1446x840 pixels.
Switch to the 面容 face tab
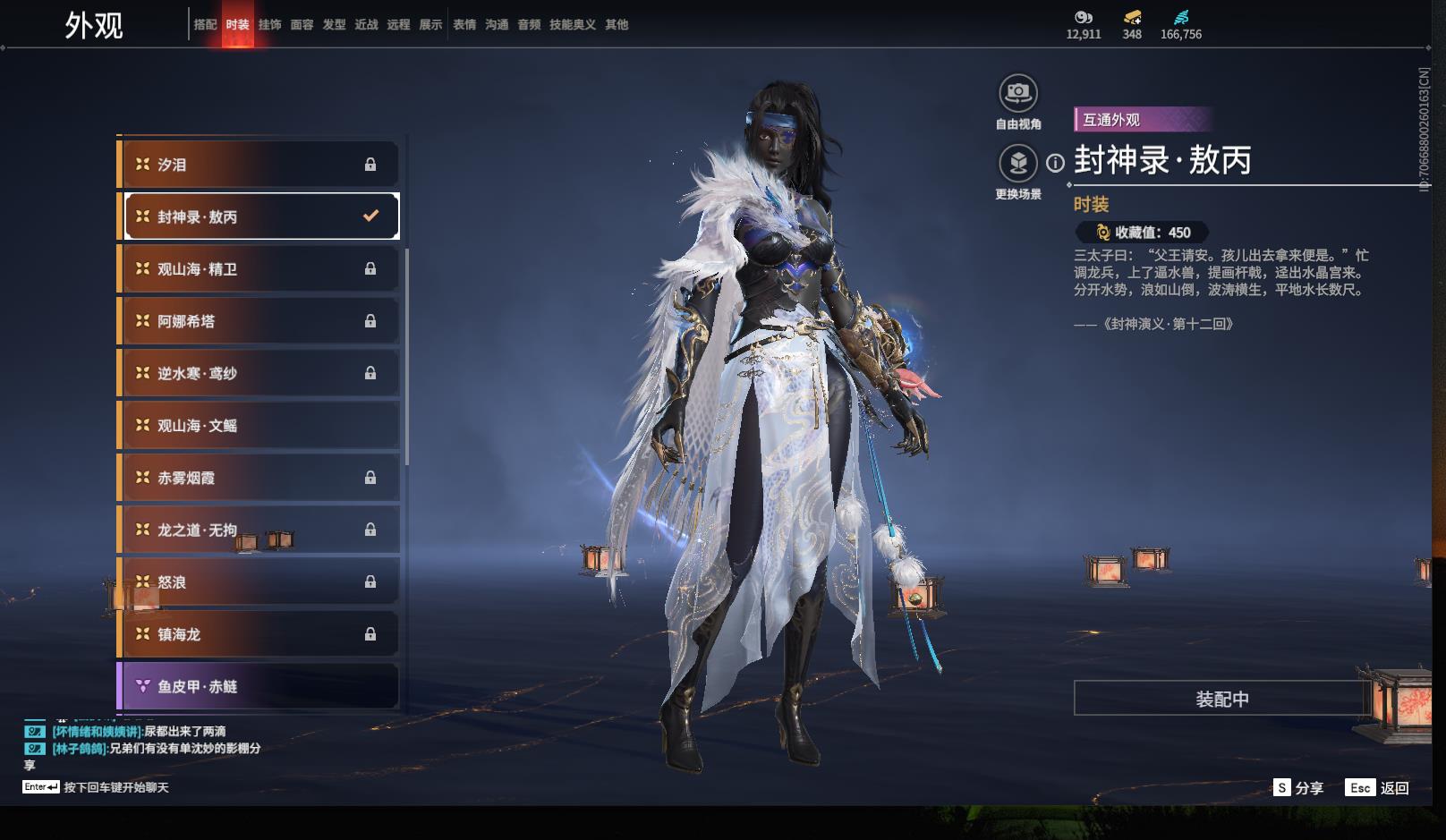[x=302, y=25]
